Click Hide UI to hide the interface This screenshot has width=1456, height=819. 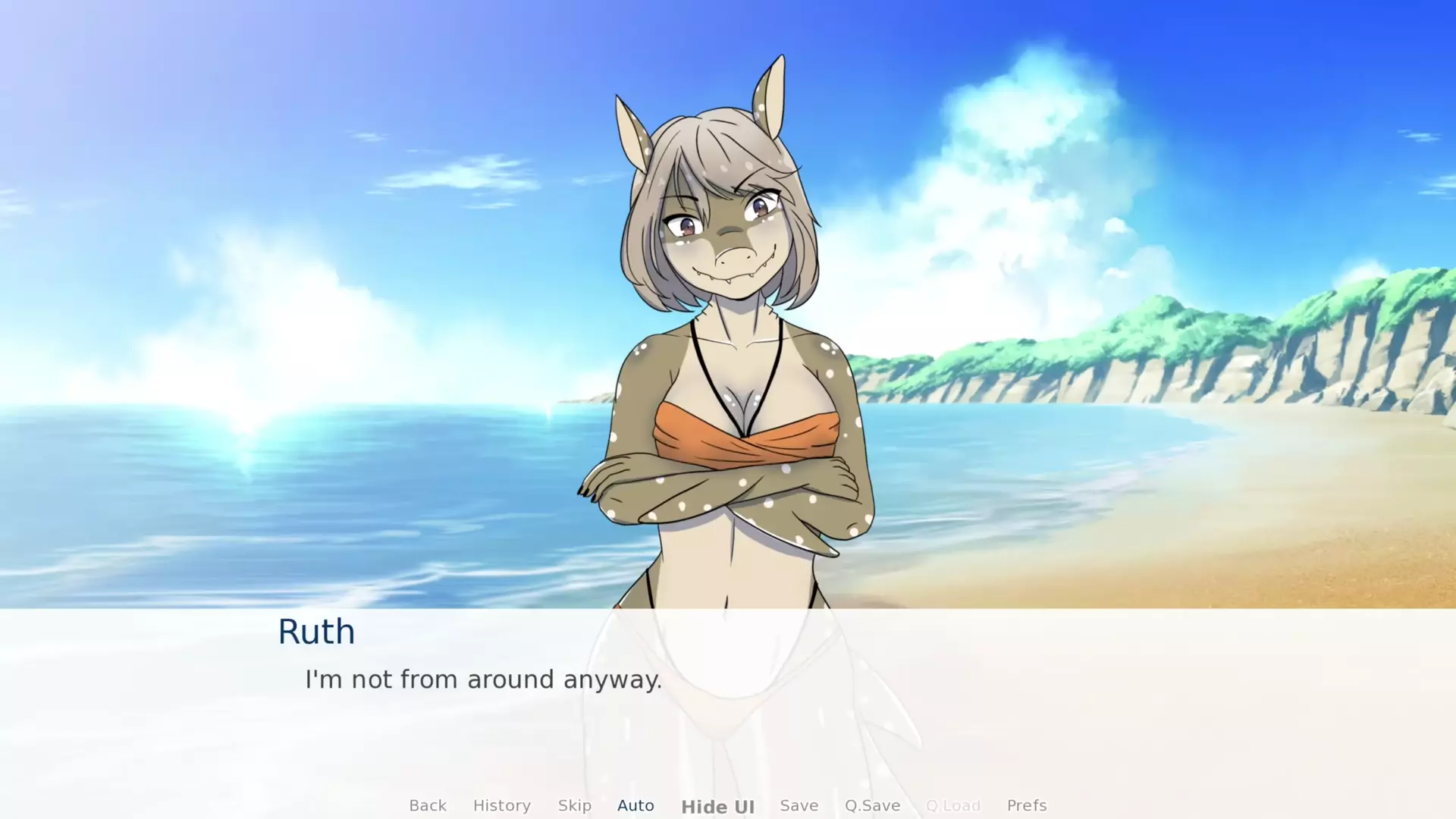point(717,807)
